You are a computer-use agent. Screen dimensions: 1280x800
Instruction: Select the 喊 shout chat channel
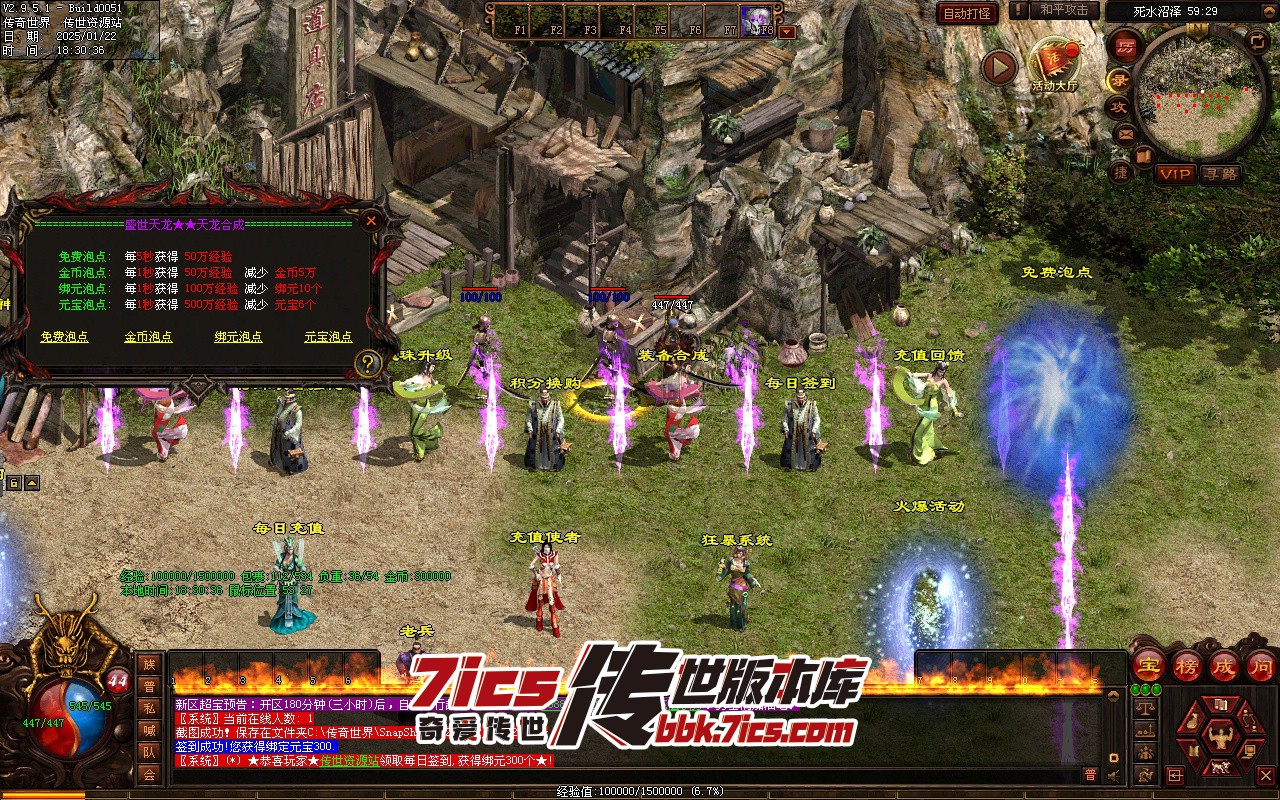point(149,730)
